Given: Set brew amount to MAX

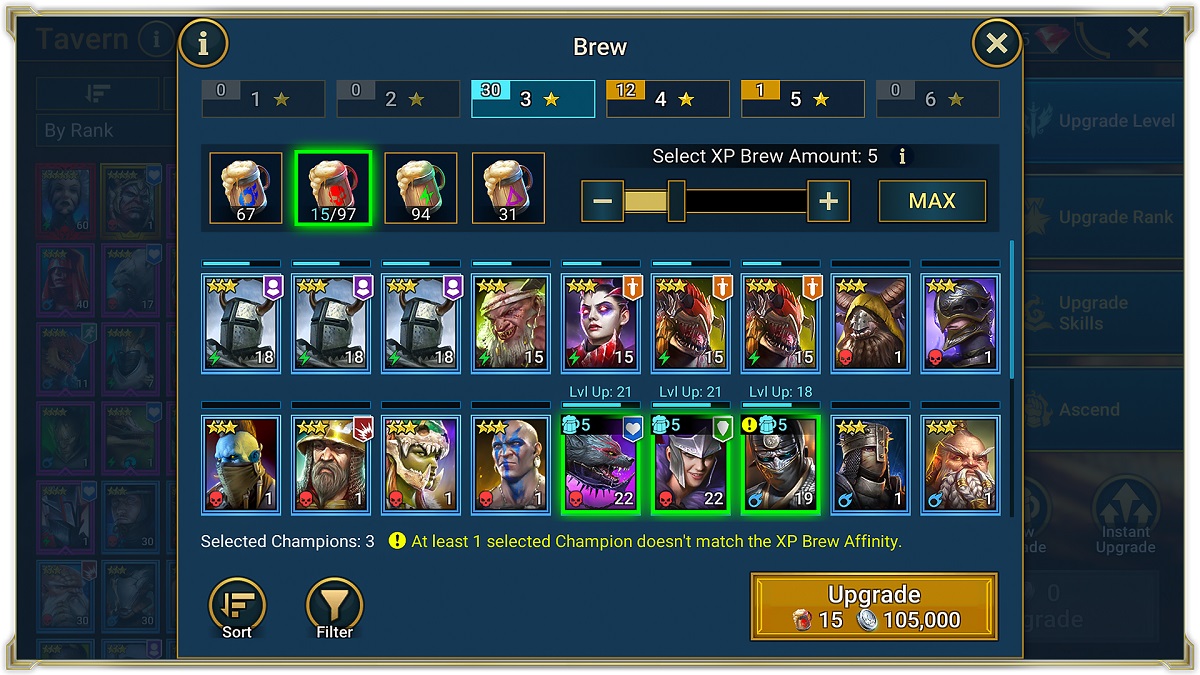Looking at the screenshot, I should [x=932, y=201].
